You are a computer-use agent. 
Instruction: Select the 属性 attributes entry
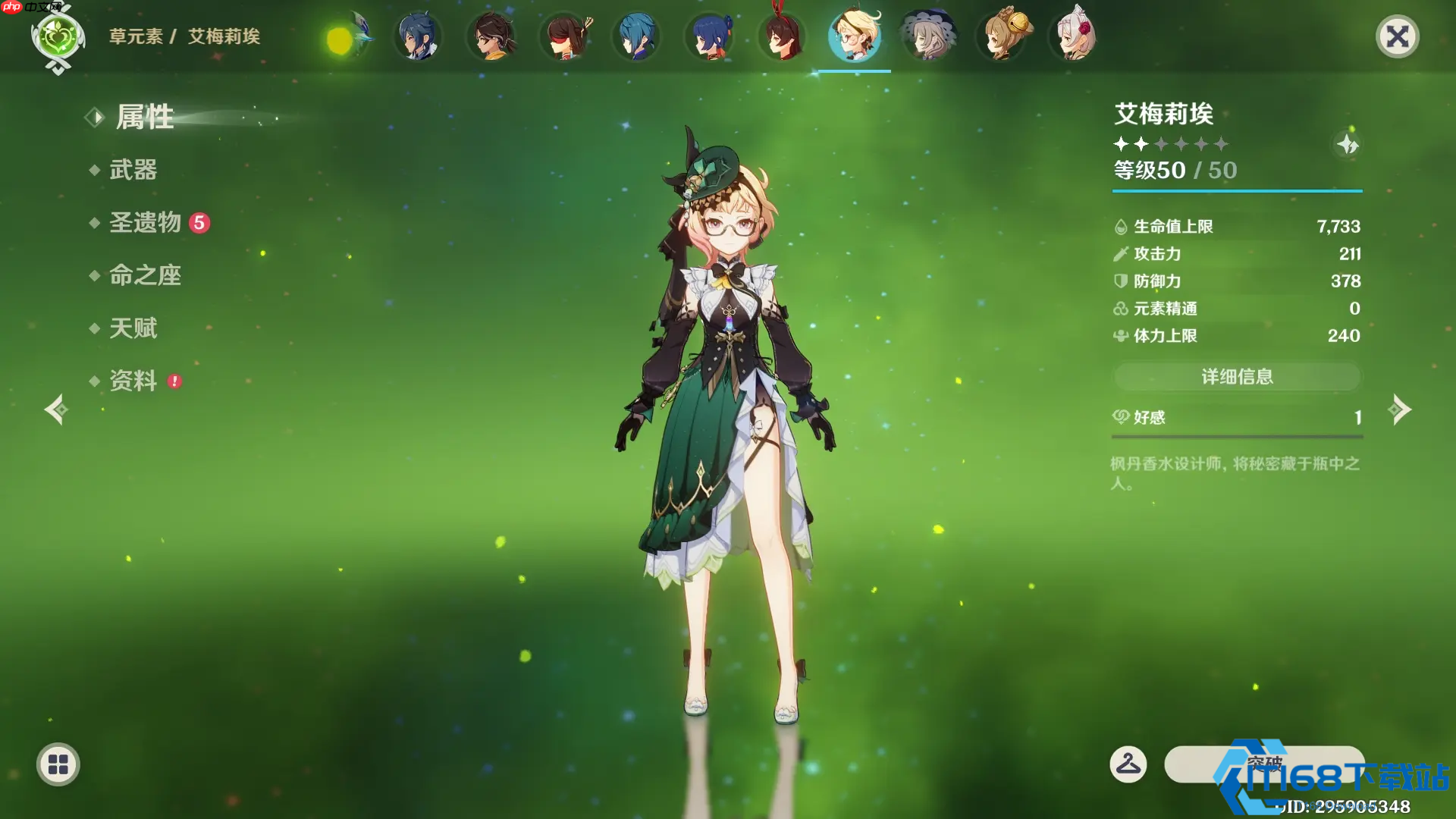tap(144, 118)
